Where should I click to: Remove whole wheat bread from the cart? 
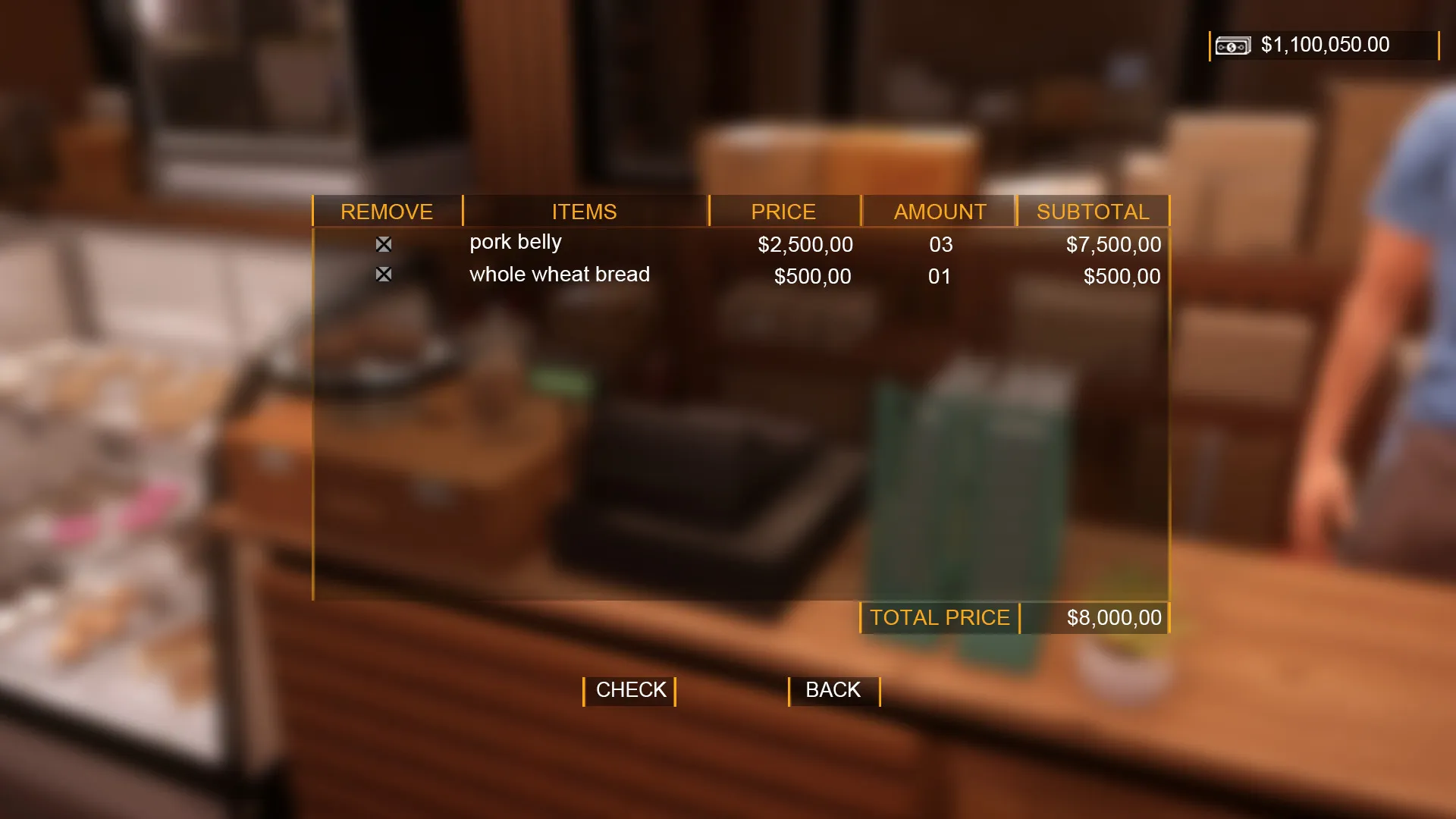point(384,275)
